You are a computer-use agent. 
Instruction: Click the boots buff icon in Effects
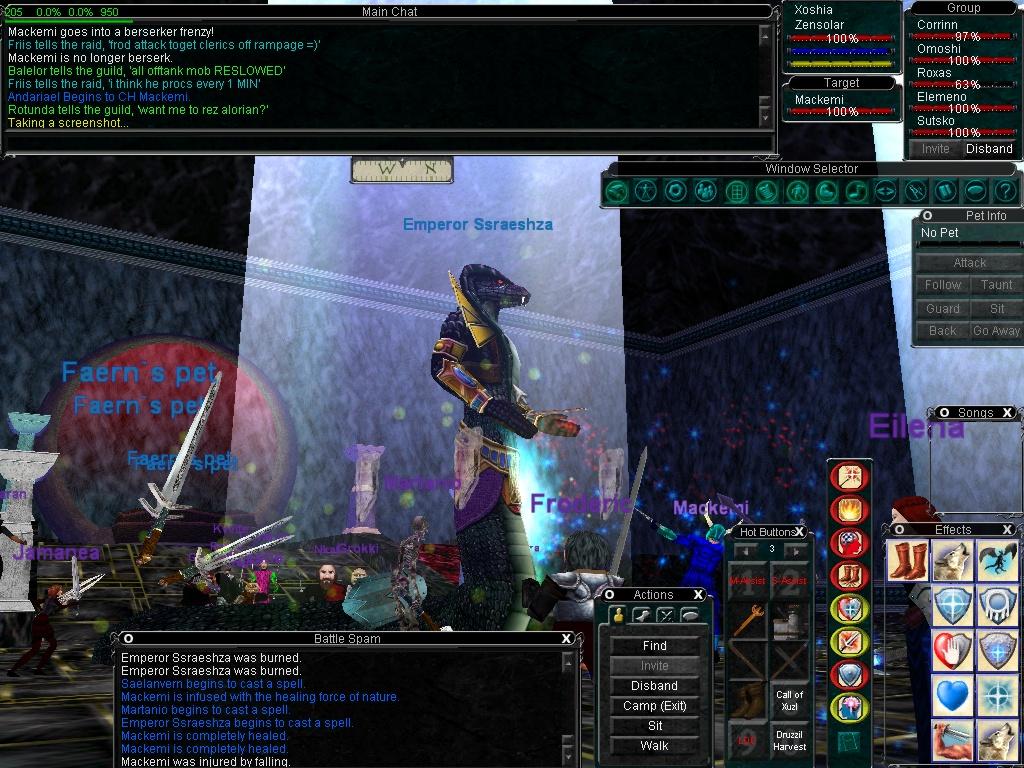tap(906, 562)
